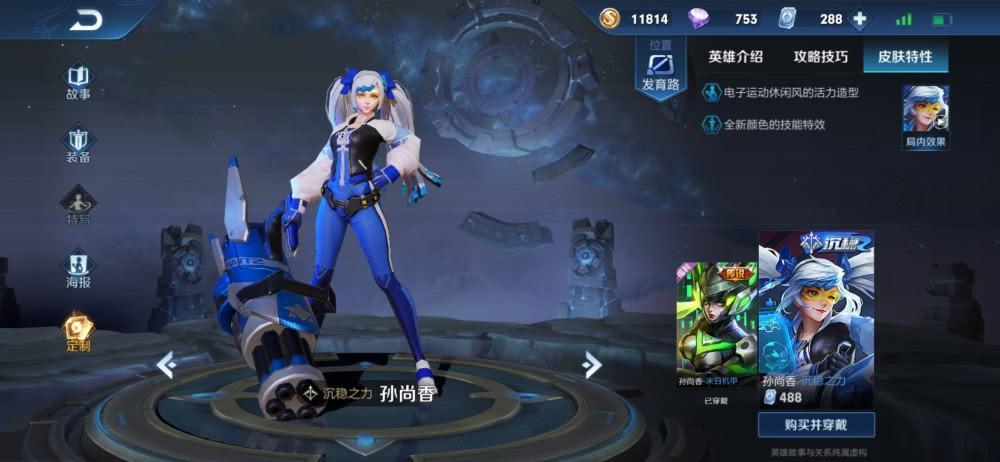Open the 装备 equipment section
Viewport: 1000px width, 462px height.
coord(78,144)
